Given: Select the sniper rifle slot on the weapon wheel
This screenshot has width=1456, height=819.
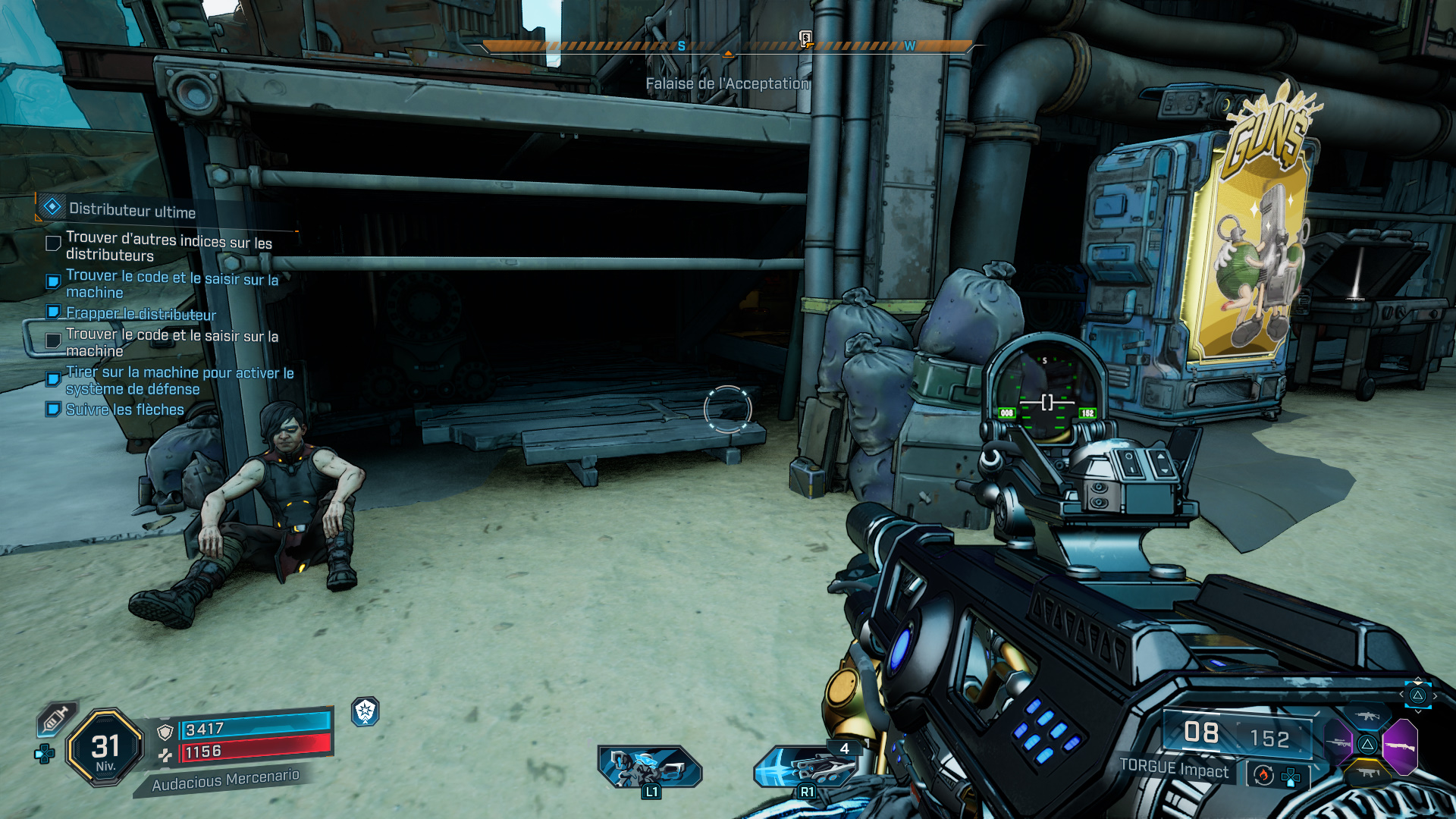Looking at the screenshot, I should point(1337,743).
